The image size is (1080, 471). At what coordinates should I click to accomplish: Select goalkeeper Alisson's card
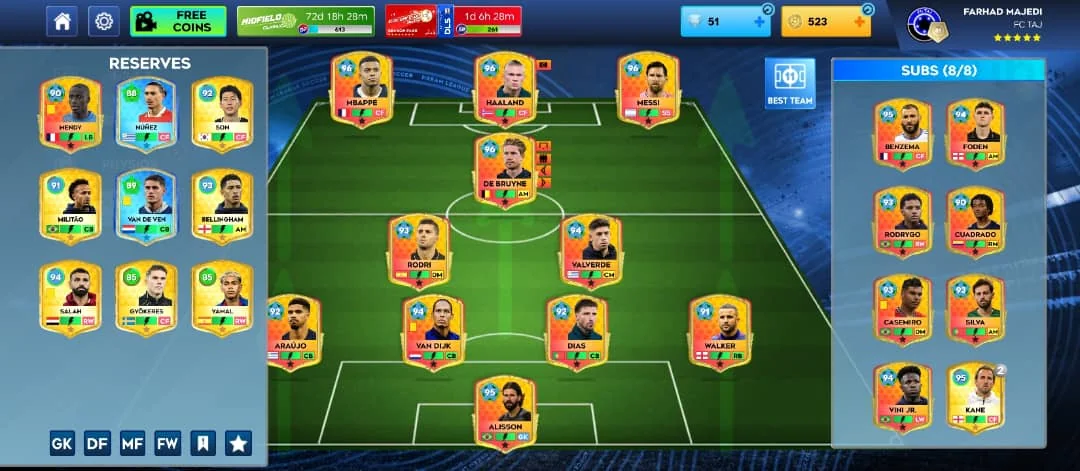(x=505, y=410)
